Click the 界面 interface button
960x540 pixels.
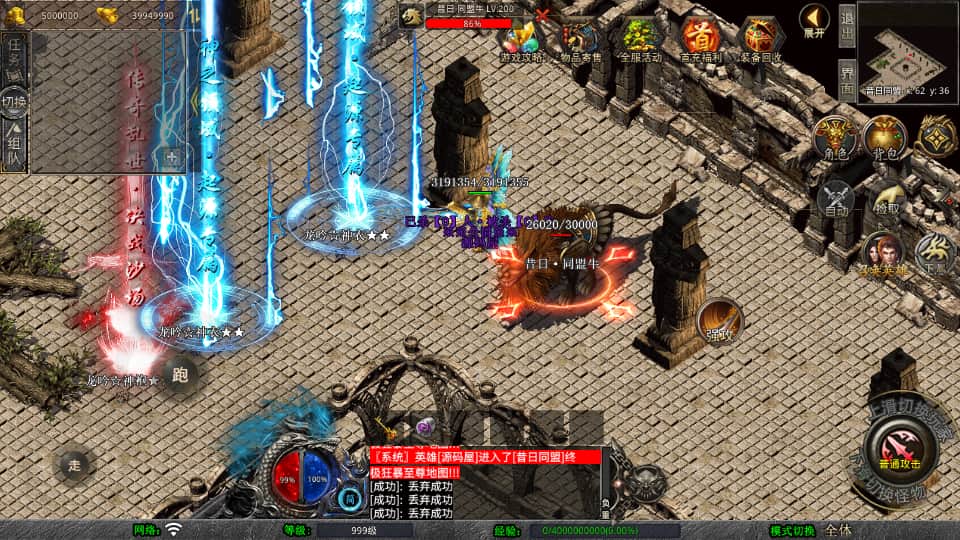846,78
